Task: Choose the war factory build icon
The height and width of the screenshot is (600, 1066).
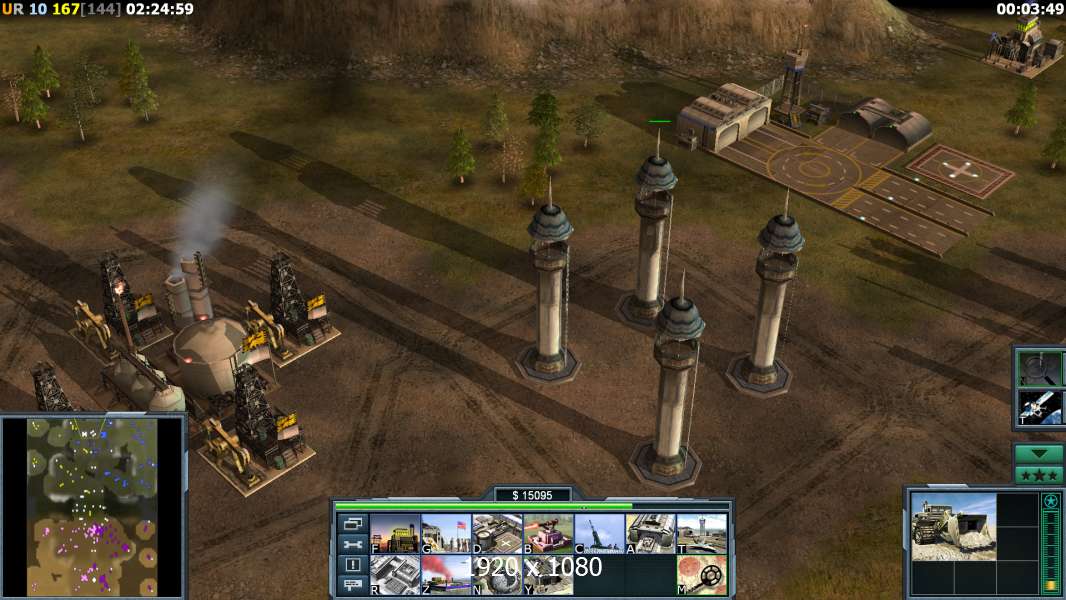Action: tap(650, 534)
